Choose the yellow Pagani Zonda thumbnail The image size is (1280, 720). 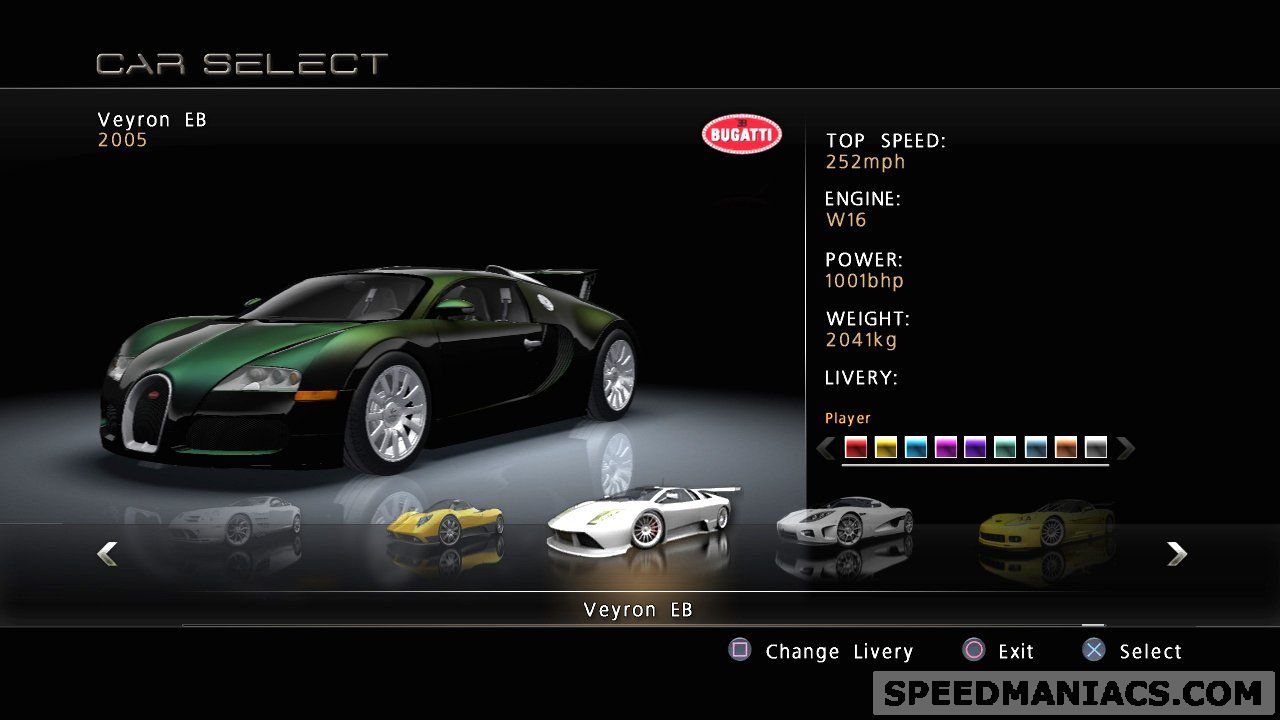click(x=444, y=523)
